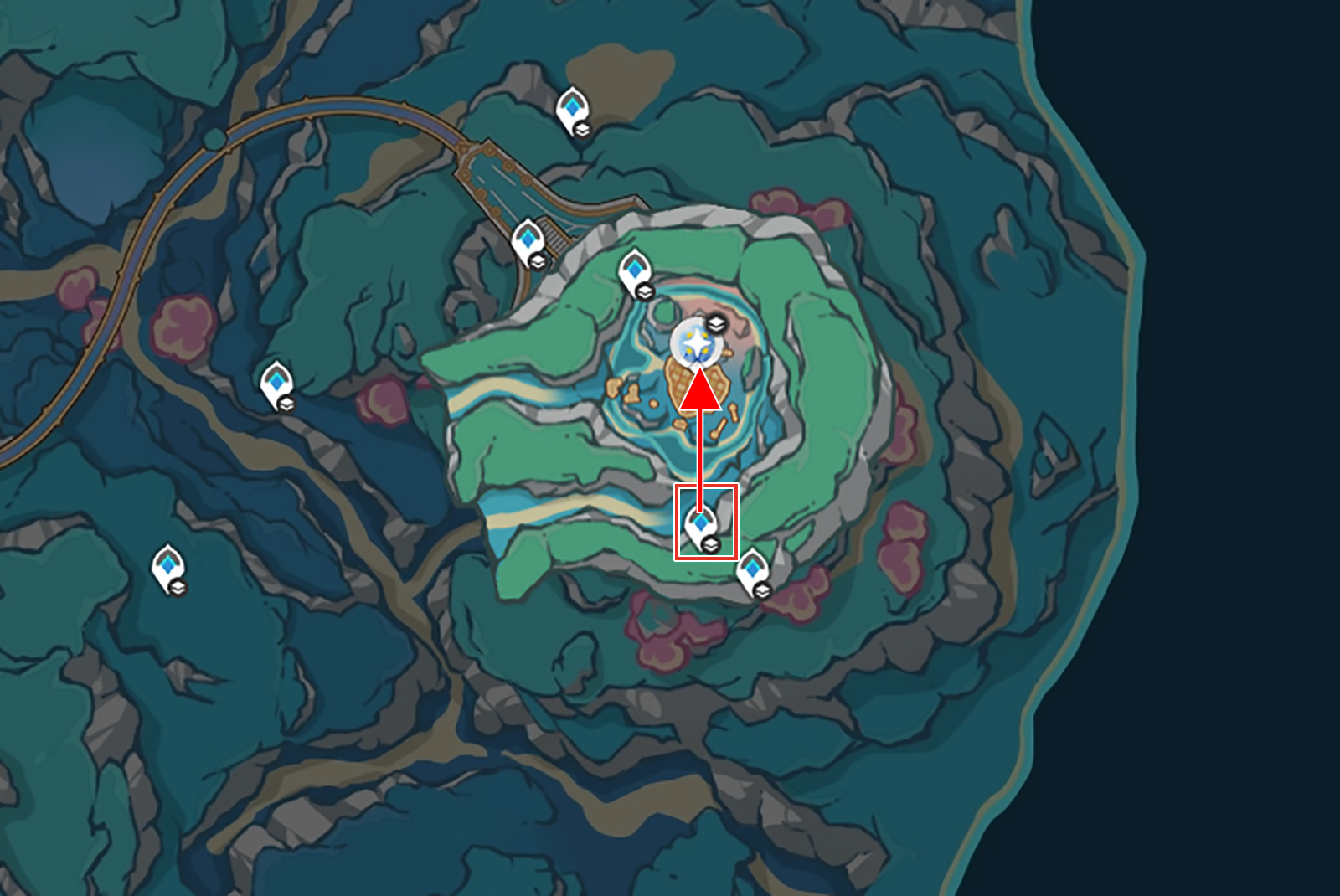Click the tip of the red arrow pointing to the domain
The width and height of the screenshot is (1340, 896).
click(699, 374)
